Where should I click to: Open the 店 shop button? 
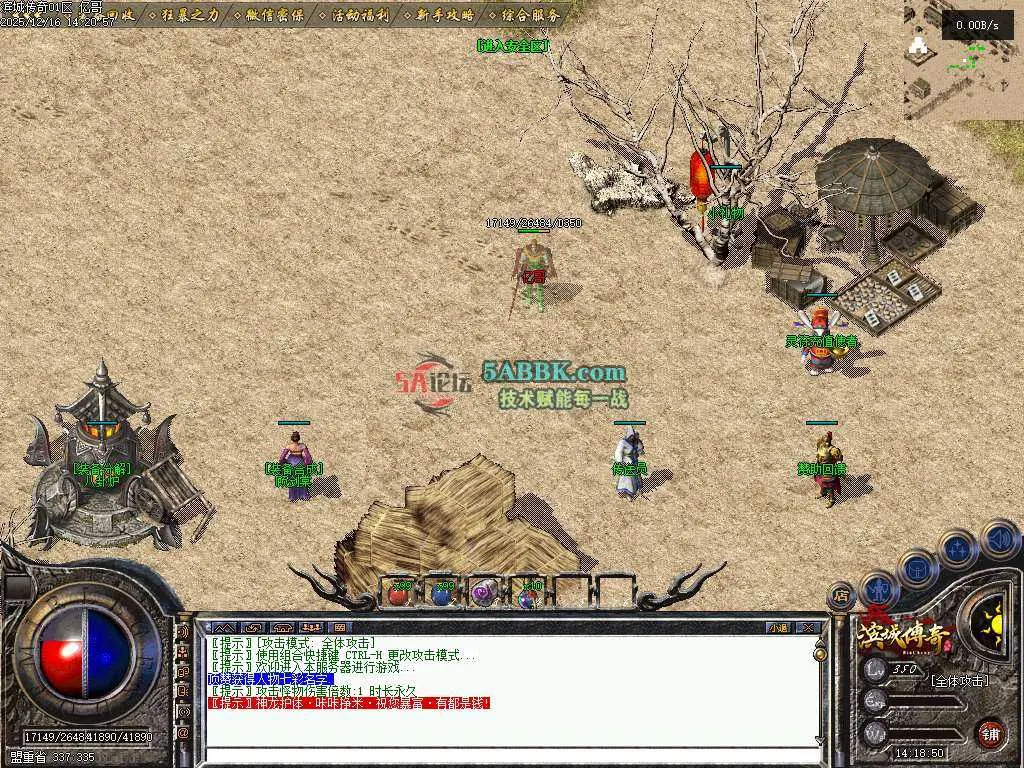click(840, 596)
